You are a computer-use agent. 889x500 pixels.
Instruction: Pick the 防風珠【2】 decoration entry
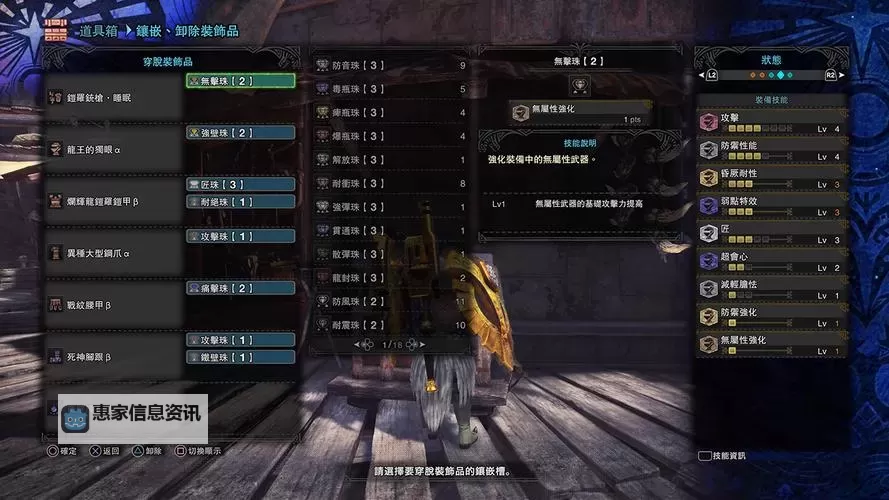coord(392,301)
